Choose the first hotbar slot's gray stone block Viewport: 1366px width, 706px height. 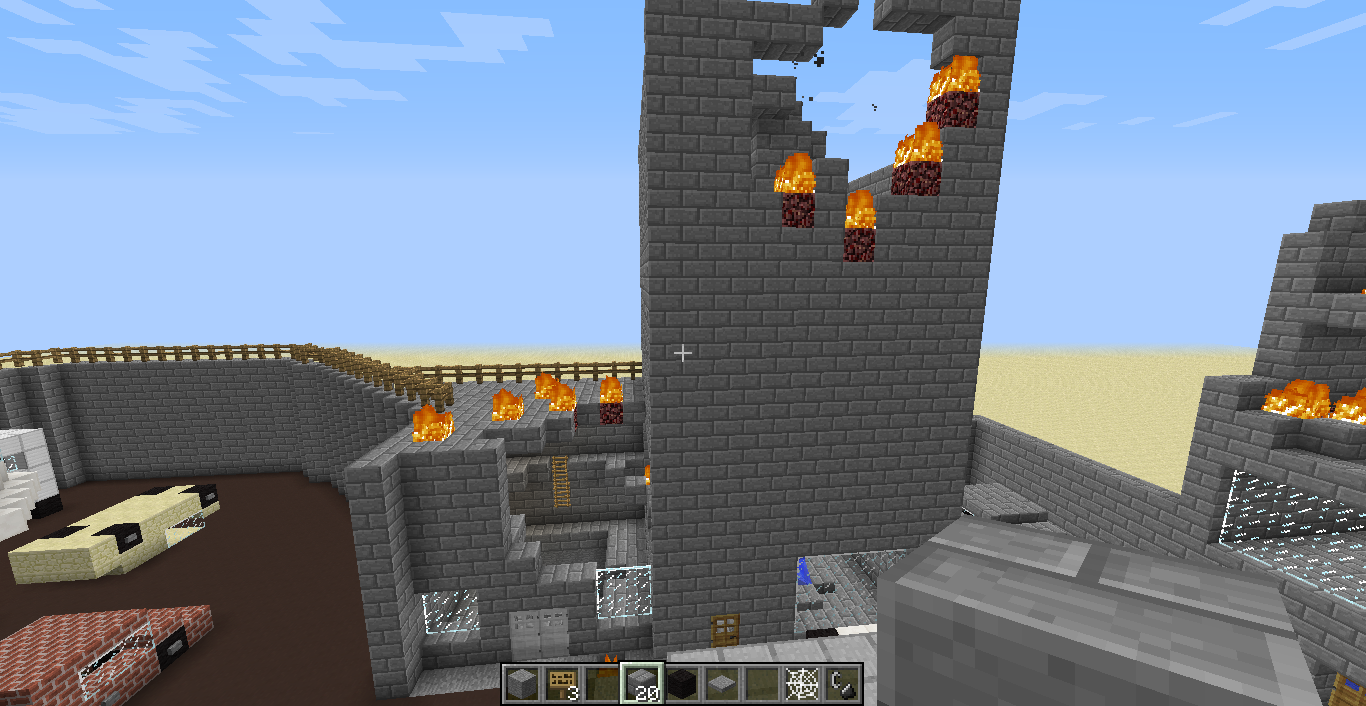(x=520, y=684)
